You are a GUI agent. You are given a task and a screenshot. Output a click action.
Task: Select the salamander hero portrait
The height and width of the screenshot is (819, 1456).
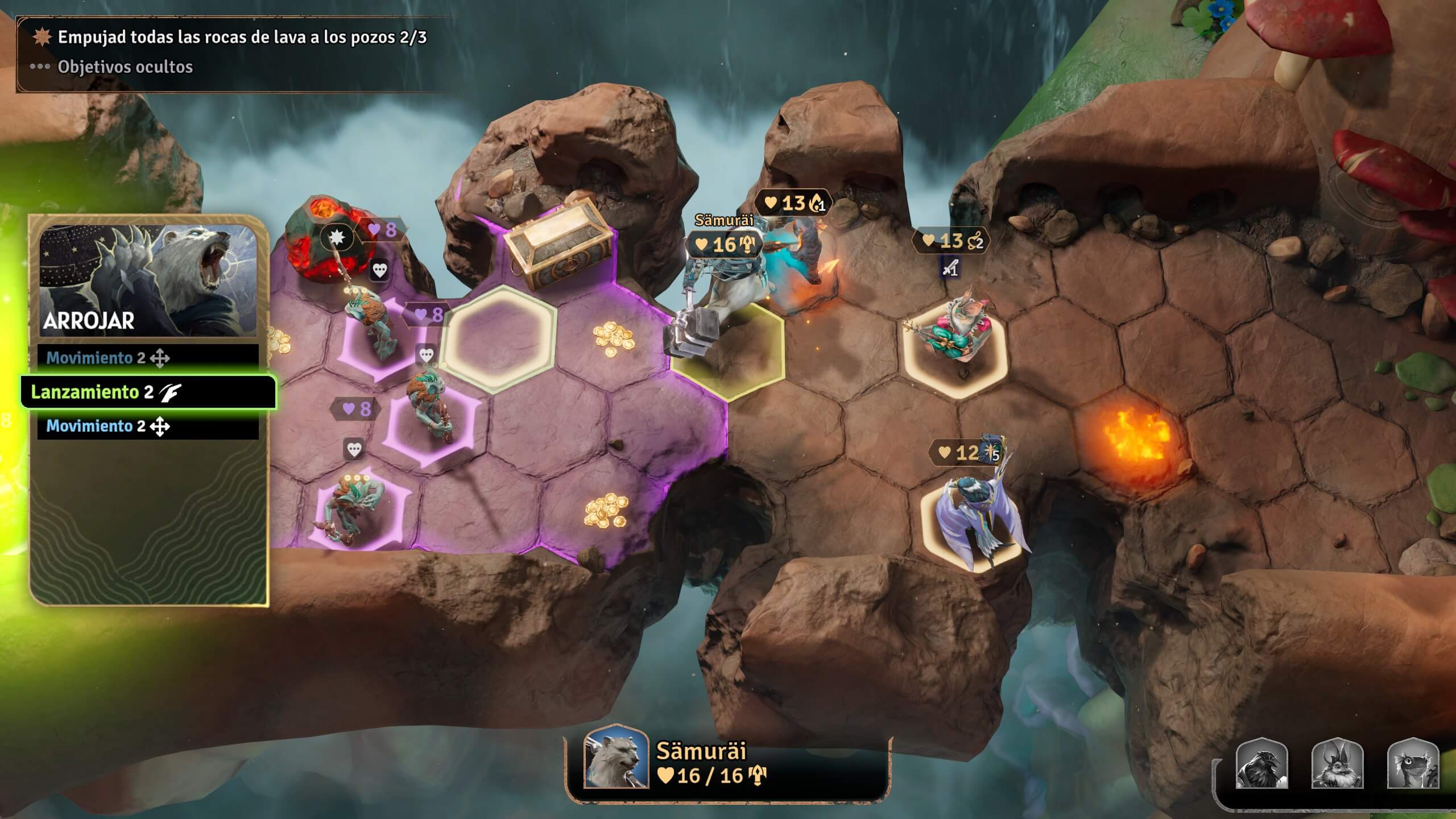1413,763
